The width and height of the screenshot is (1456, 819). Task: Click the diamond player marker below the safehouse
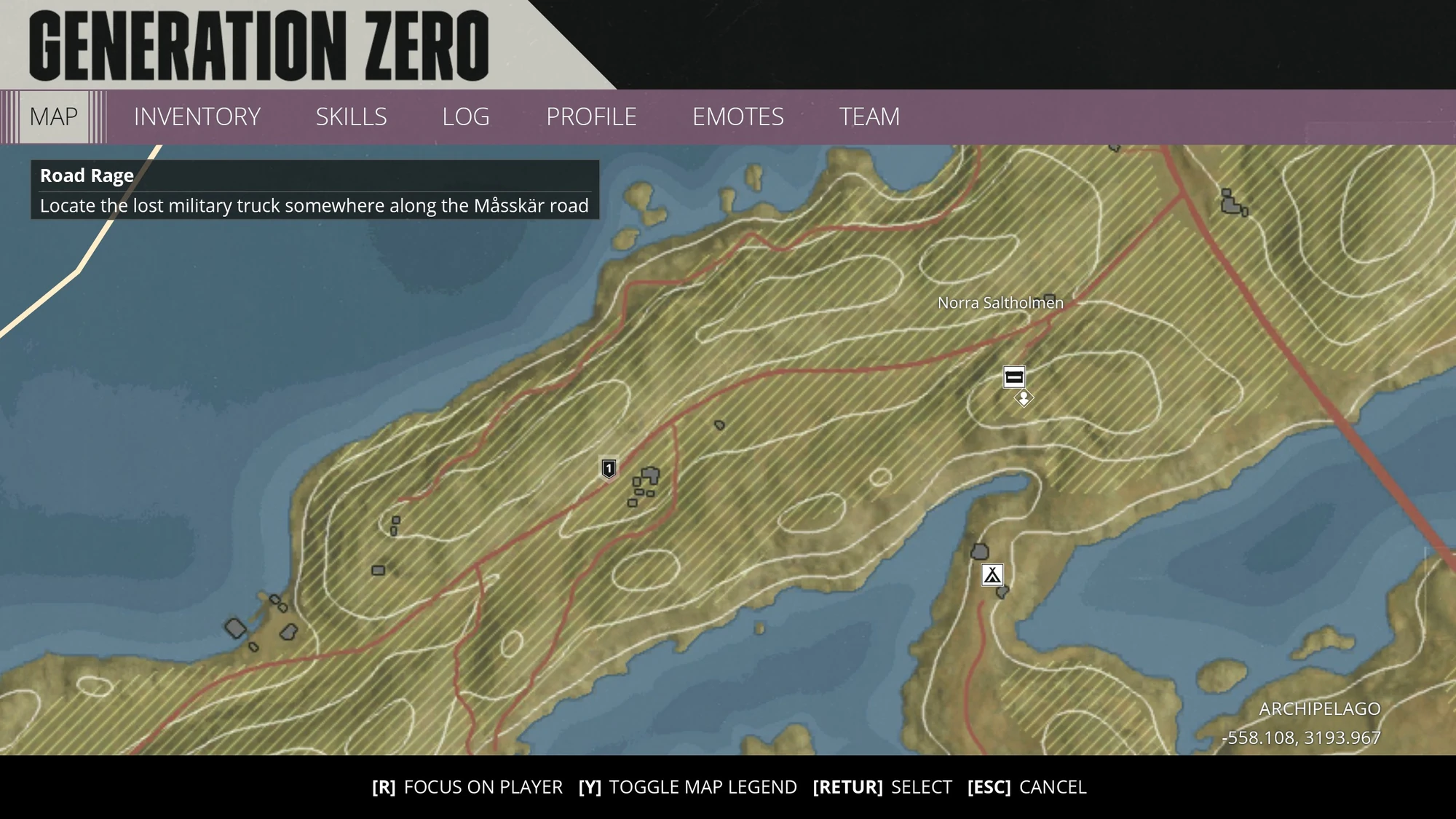[x=1022, y=399]
